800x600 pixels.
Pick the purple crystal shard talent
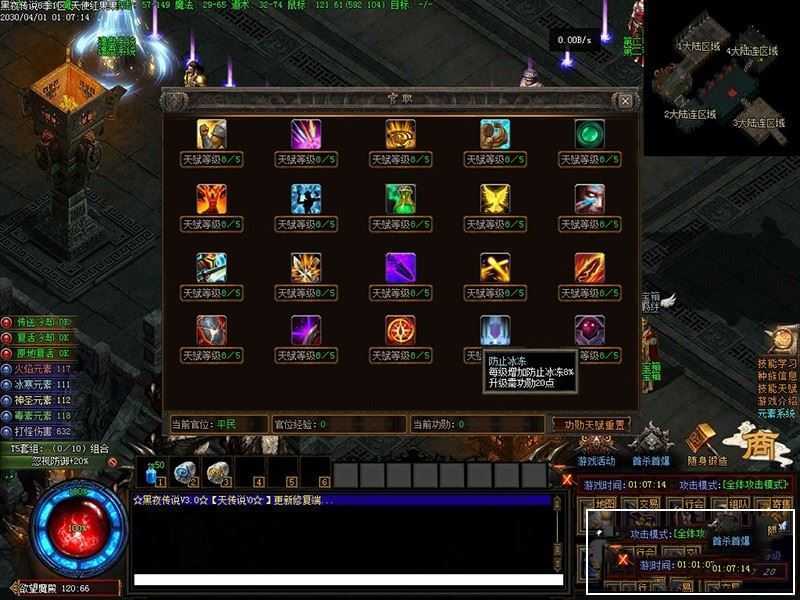click(400, 266)
